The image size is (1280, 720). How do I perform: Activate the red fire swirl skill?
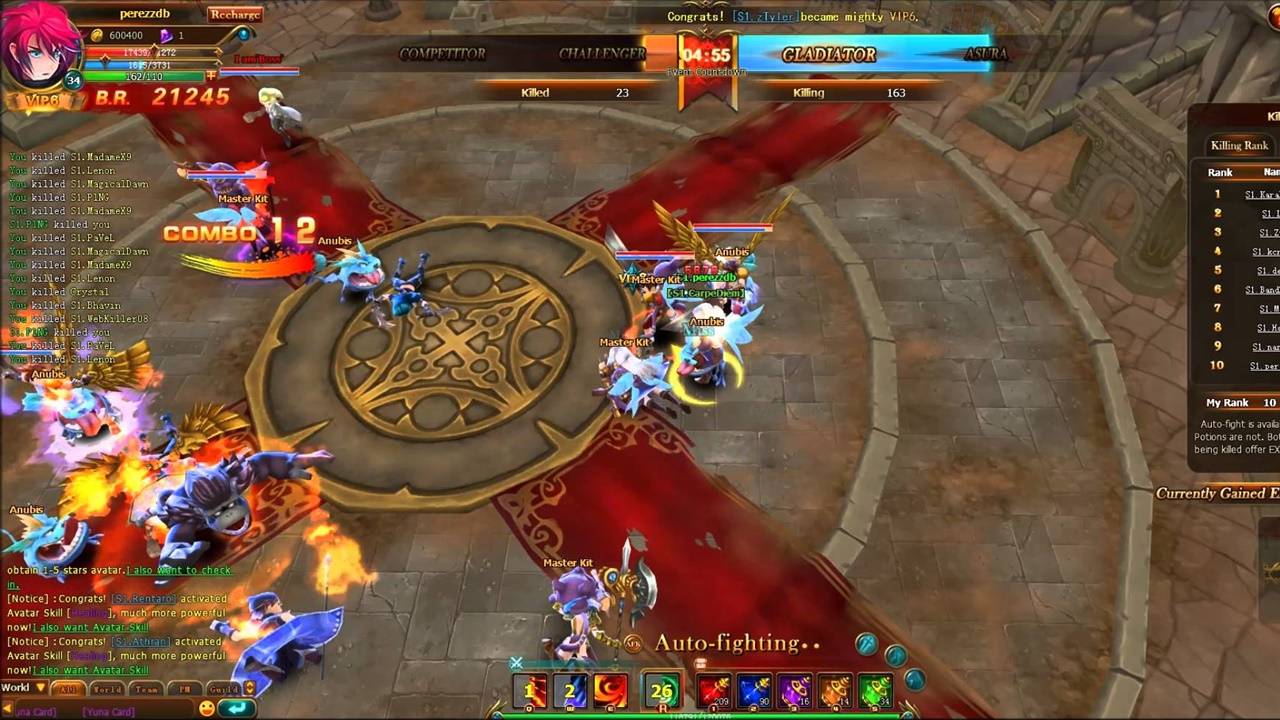point(610,691)
